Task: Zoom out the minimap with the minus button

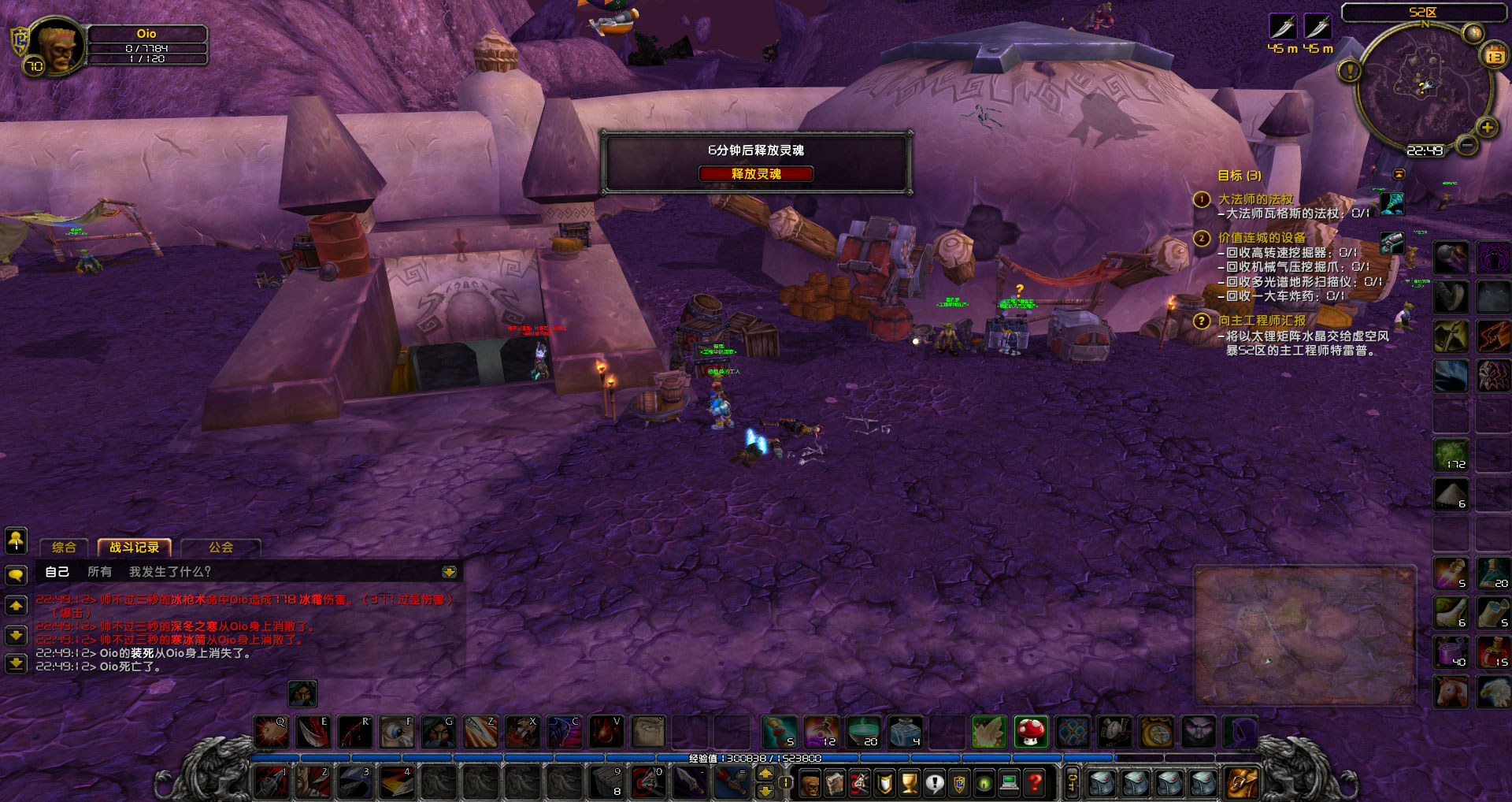Action: 1466,146
